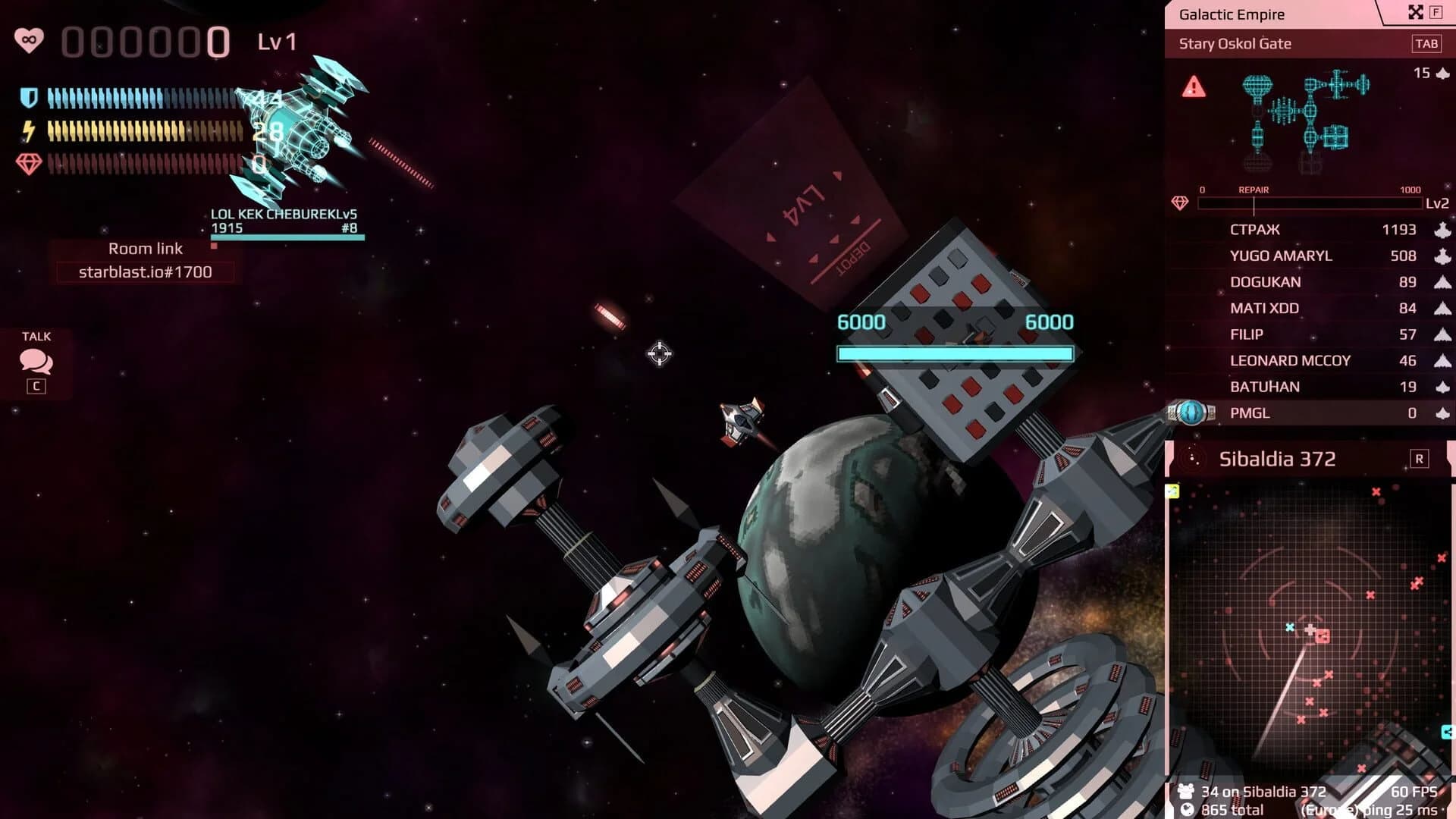
Task: Click the shield icon beside the blue bar
Action: (29, 97)
